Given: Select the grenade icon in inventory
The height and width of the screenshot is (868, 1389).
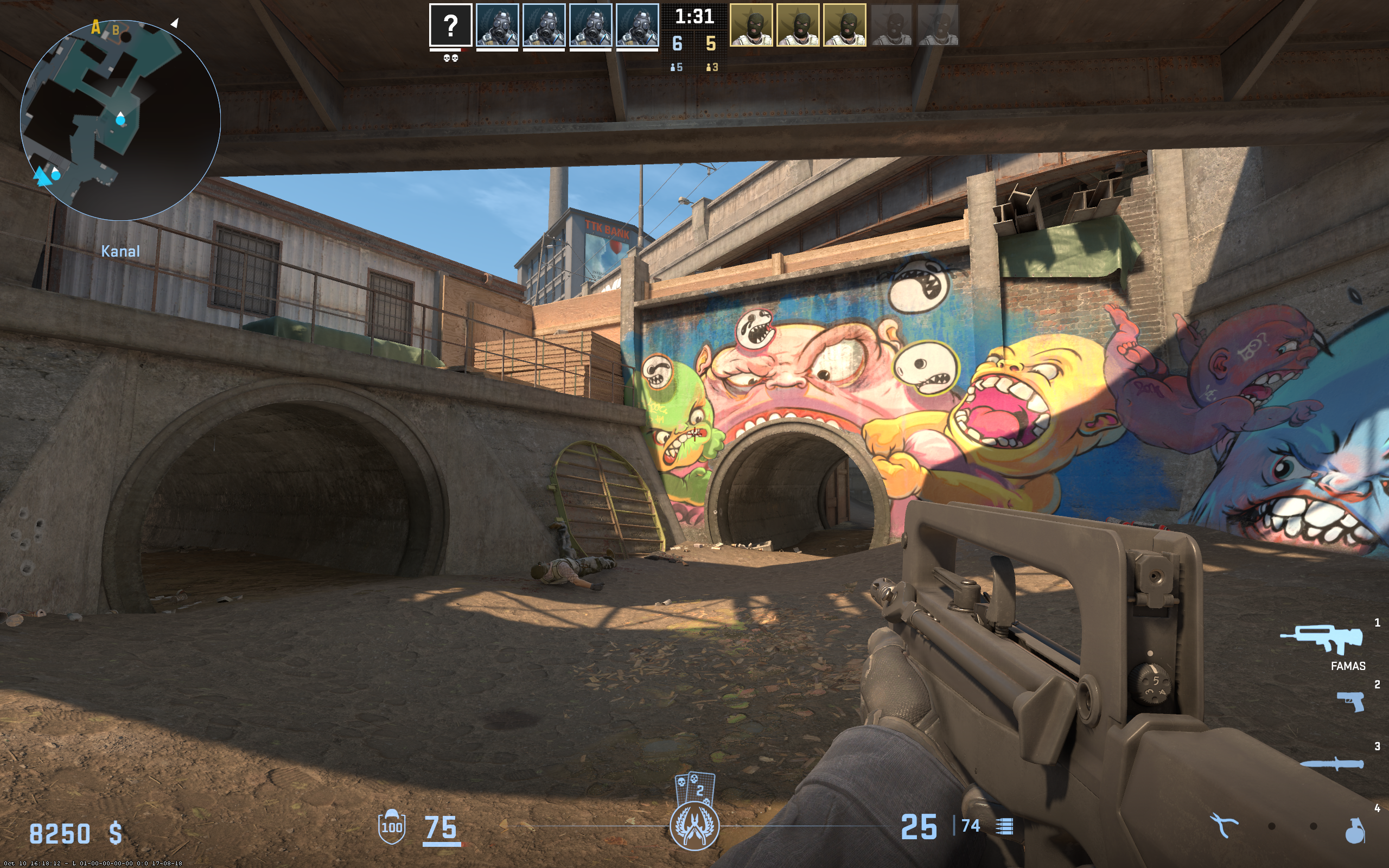Looking at the screenshot, I should pyautogui.click(x=1355, y=830).
